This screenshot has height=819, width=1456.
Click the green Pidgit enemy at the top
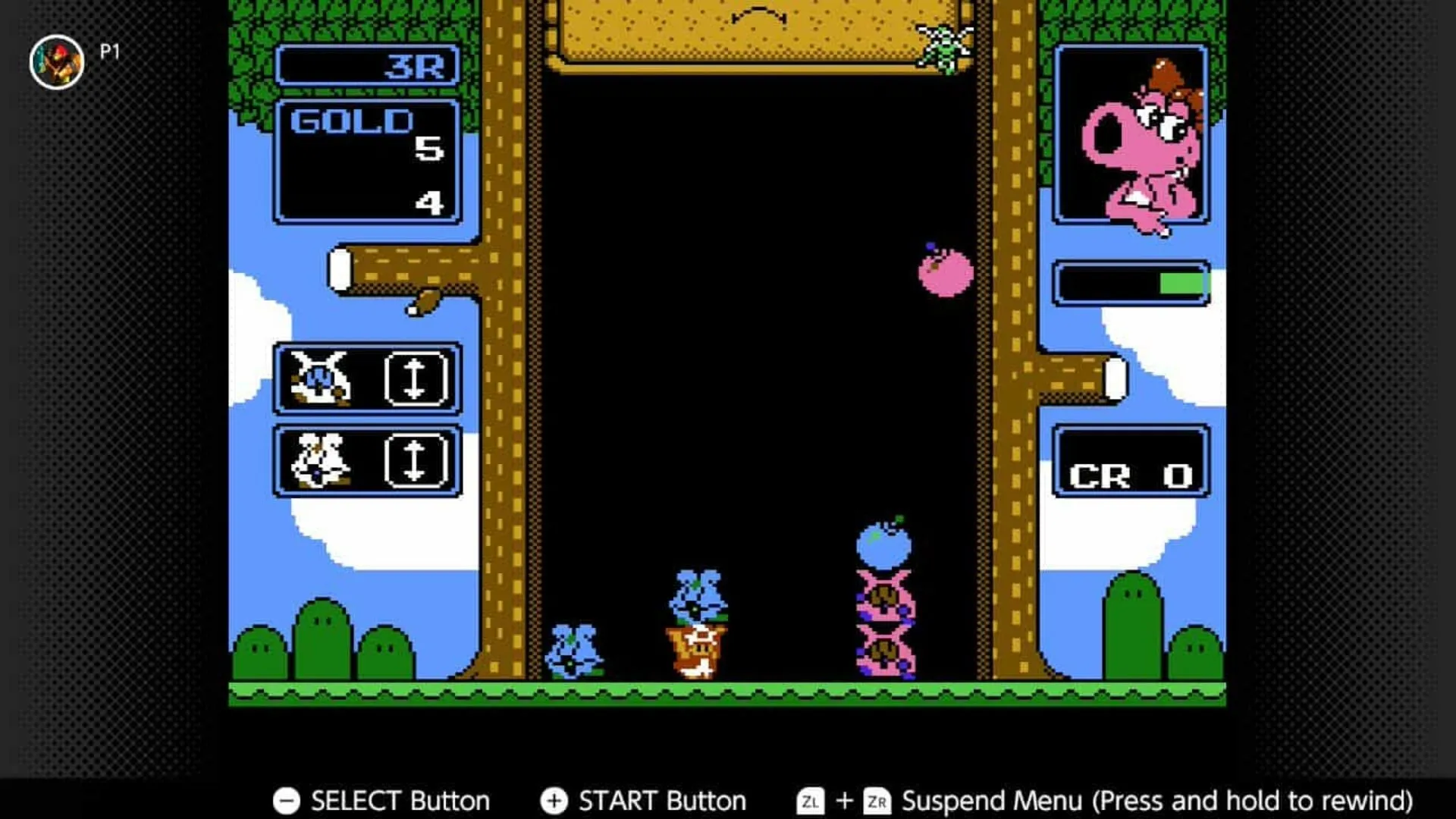[943, 47]
